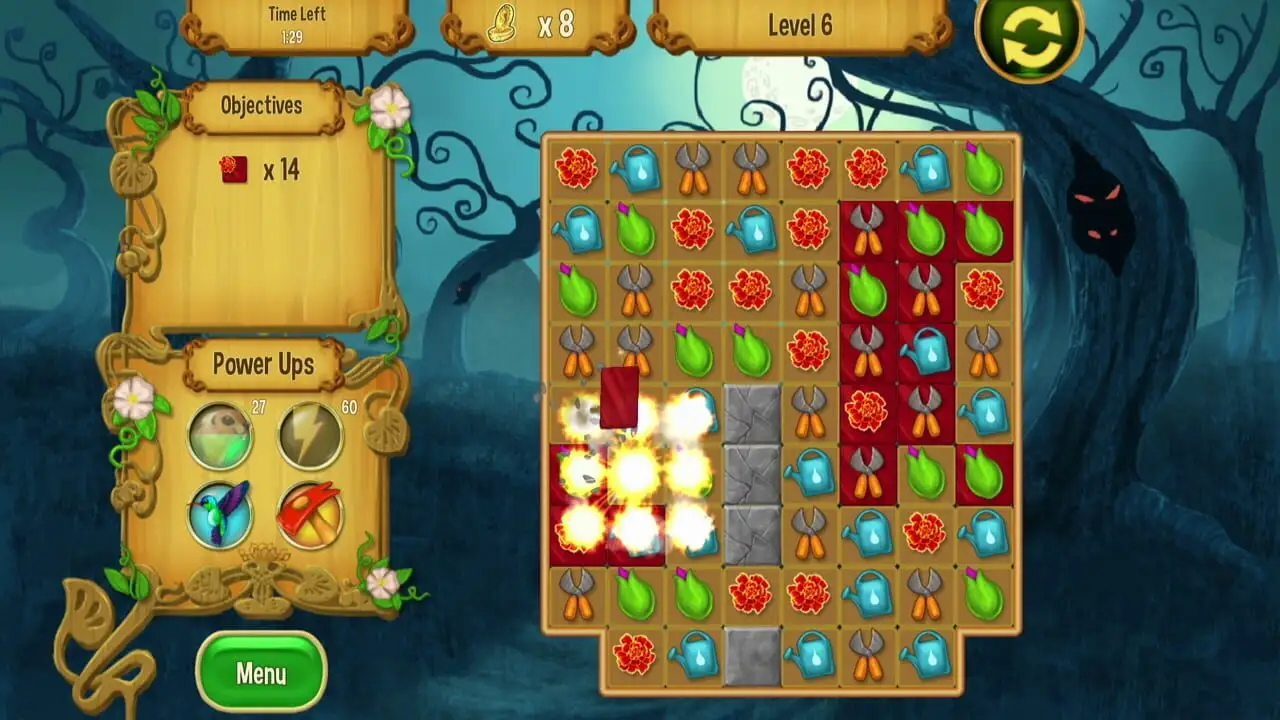Use the lightning bolt power-up

point(310,435)
